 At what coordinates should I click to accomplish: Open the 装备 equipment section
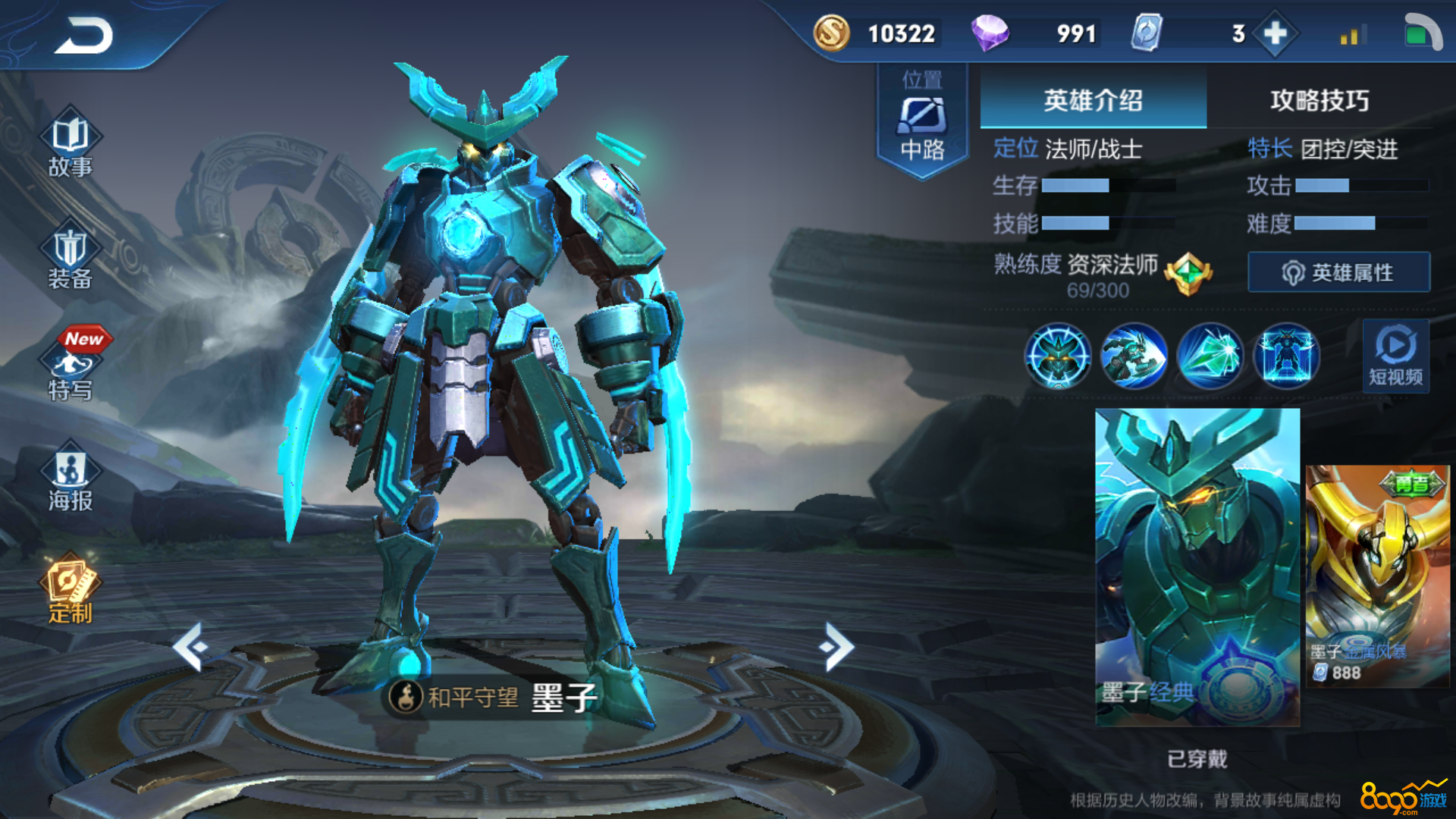(x=71, y=258)
